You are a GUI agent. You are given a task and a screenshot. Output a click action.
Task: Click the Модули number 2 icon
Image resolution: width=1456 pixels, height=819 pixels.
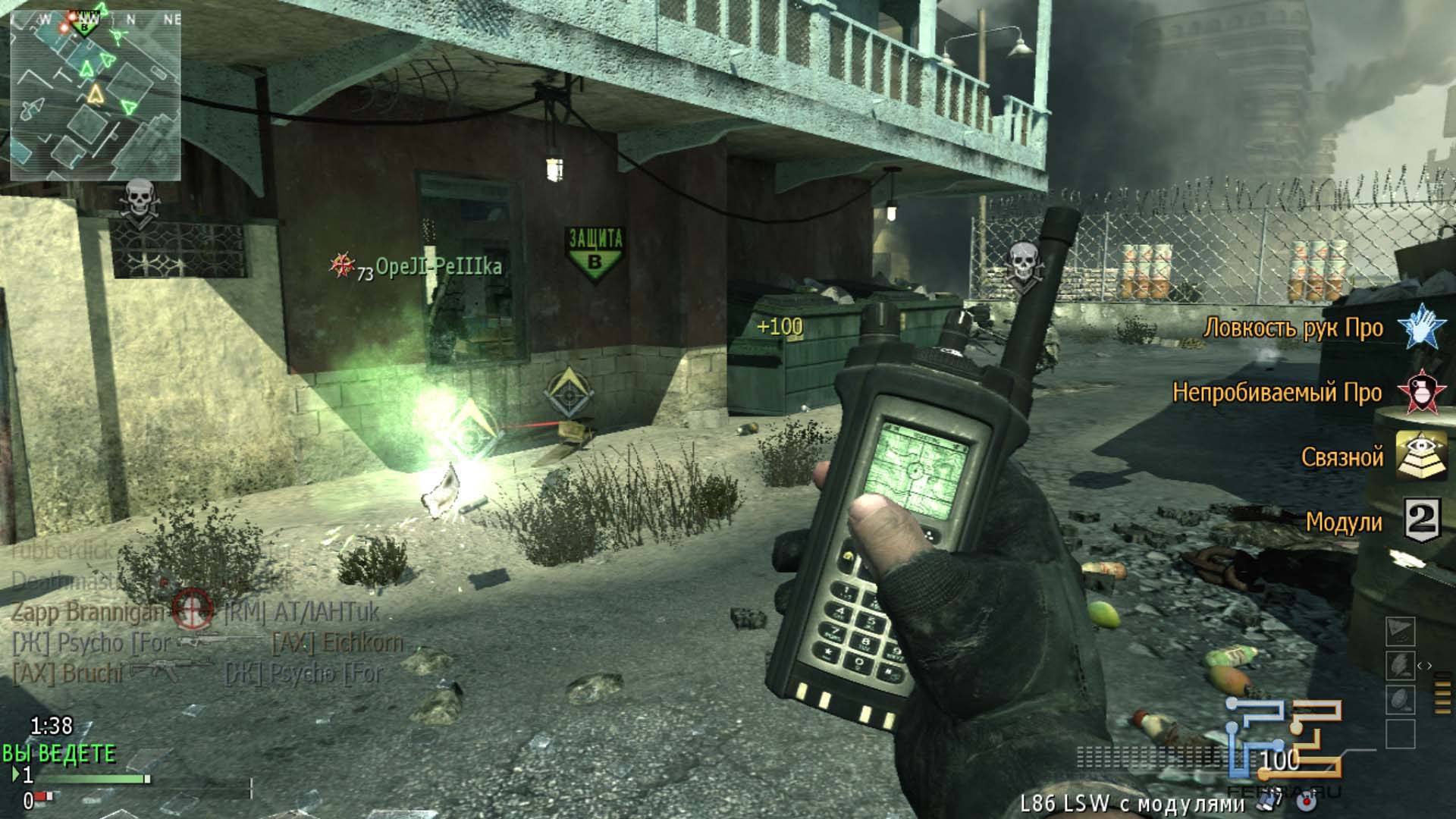click(1421, 521)
